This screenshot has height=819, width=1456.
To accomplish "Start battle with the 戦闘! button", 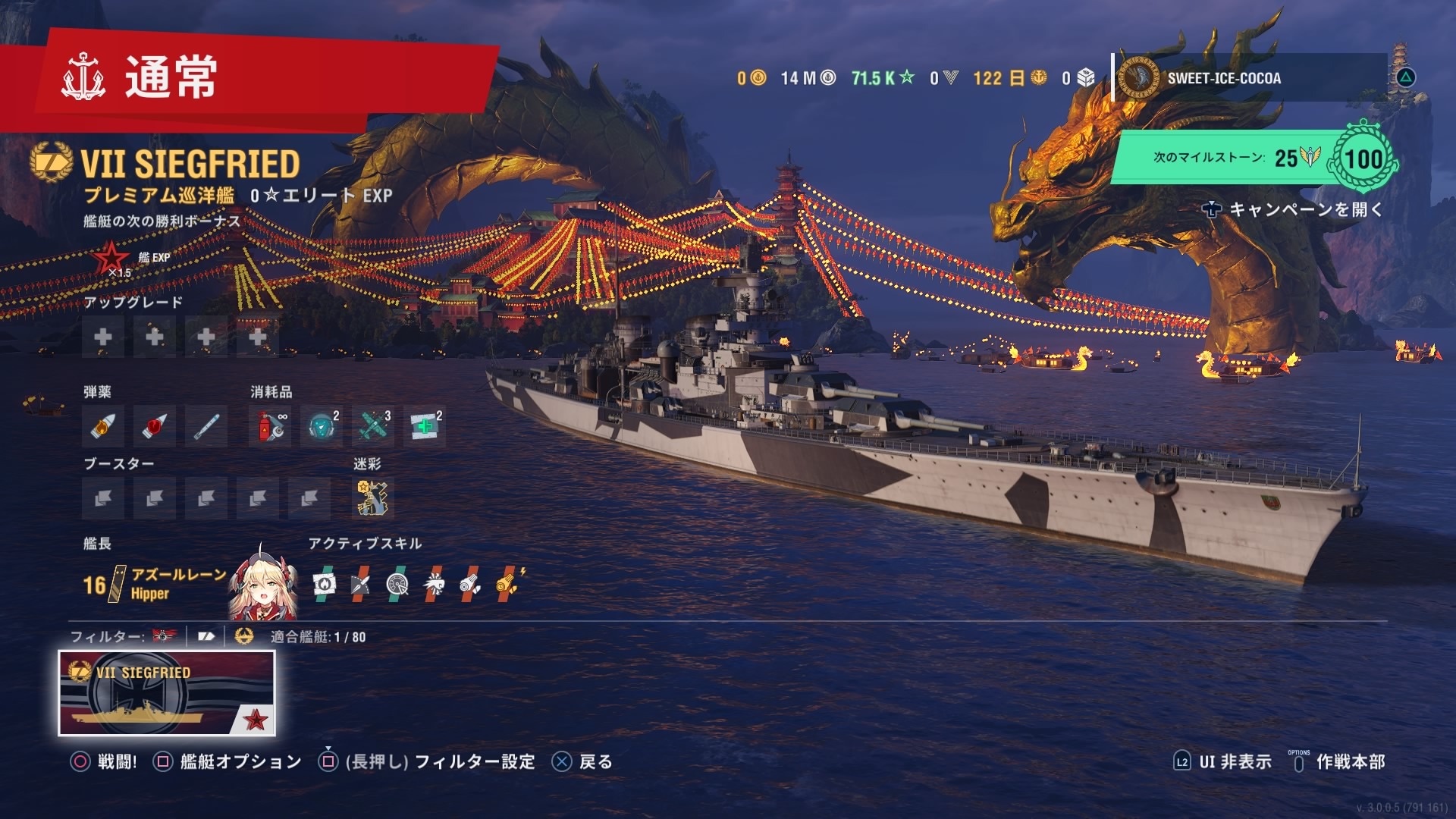I will click(105, 761).
